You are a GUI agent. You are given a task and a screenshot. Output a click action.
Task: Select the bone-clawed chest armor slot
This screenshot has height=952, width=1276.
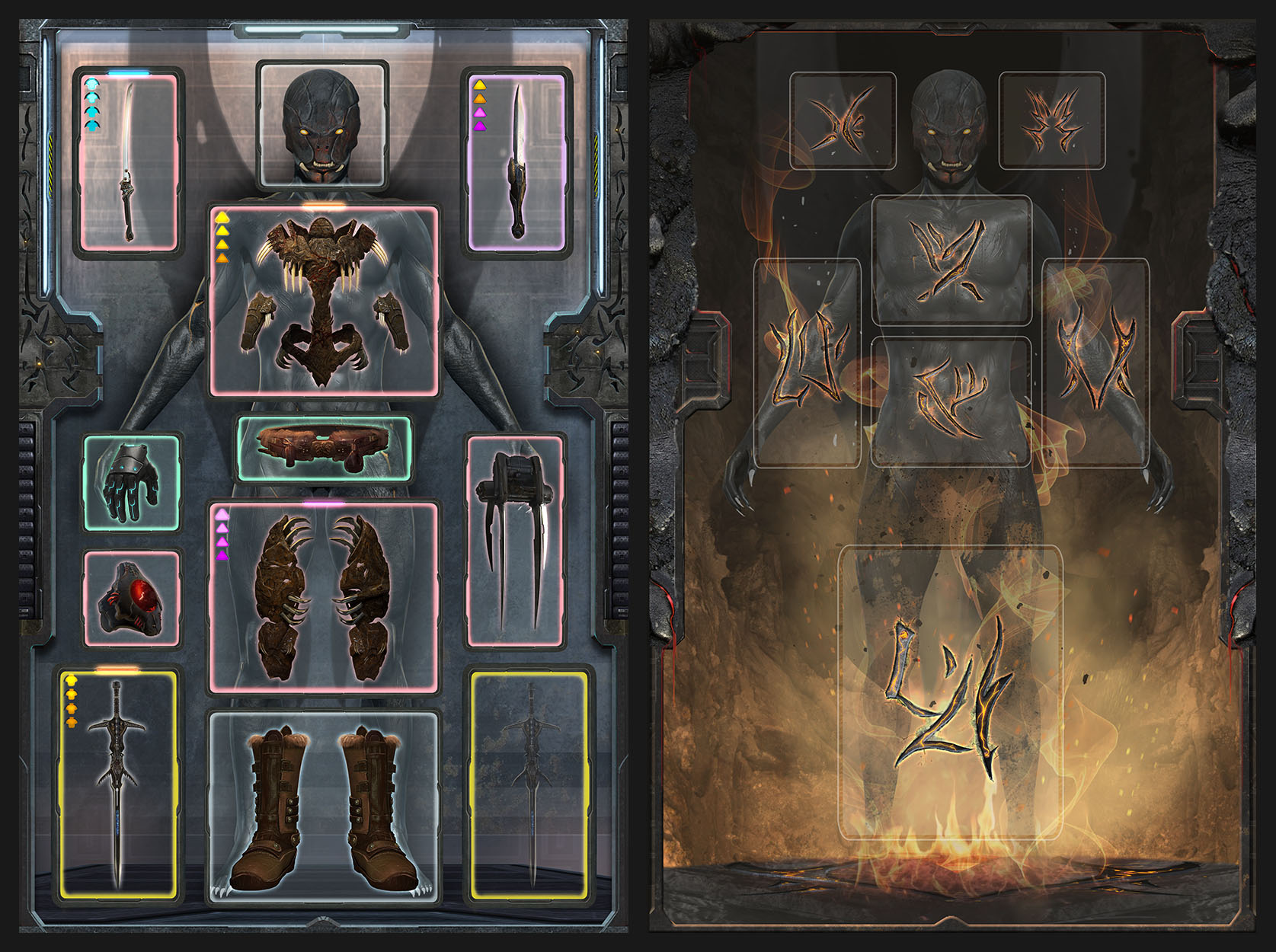click(x=325, y=301)
